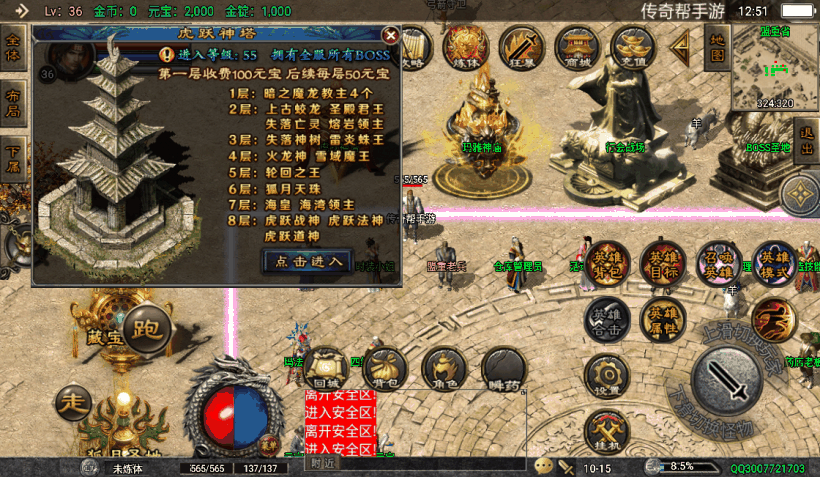Activate 召唤英雄 summon hero
This screenshot has height=477, width=820.
(718, 262)
